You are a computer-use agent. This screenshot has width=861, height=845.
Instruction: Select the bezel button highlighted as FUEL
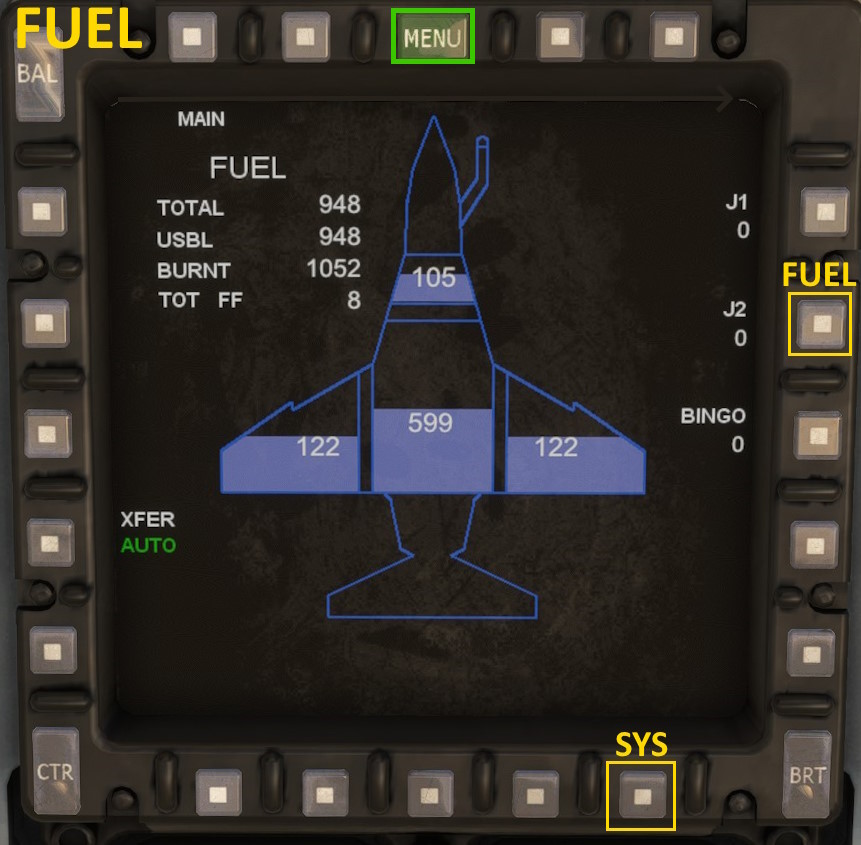[820, 324]
